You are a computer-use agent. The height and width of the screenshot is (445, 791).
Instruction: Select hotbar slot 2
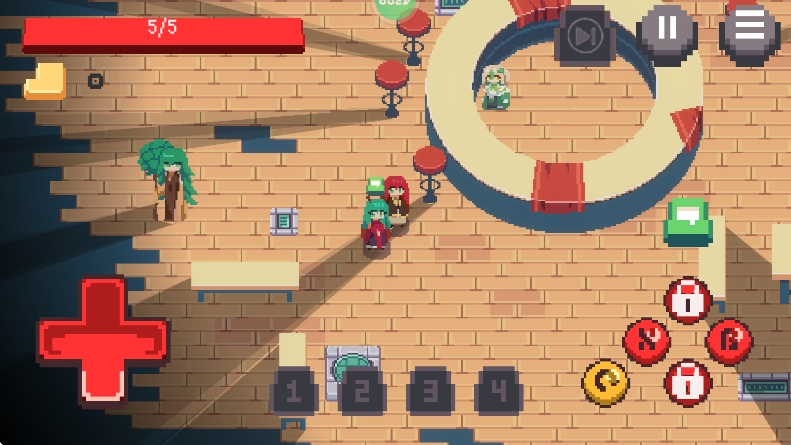362,391
